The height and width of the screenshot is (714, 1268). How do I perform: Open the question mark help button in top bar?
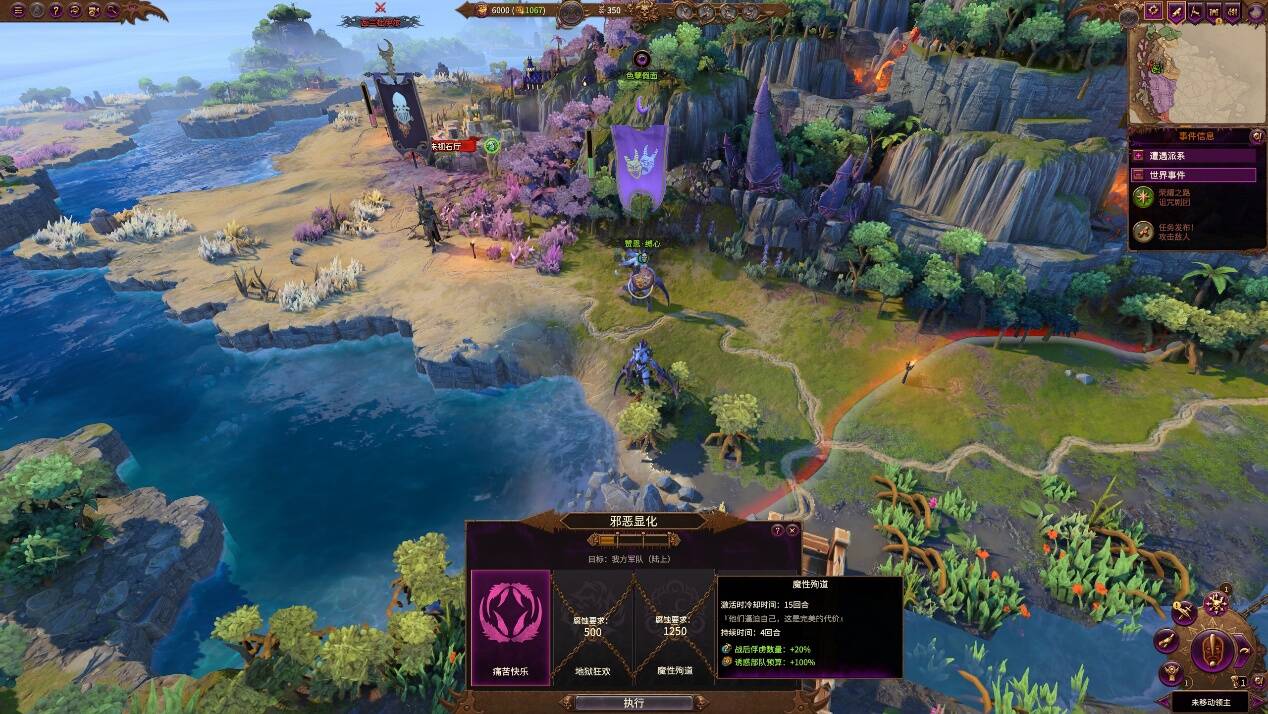tap(56, 11)
